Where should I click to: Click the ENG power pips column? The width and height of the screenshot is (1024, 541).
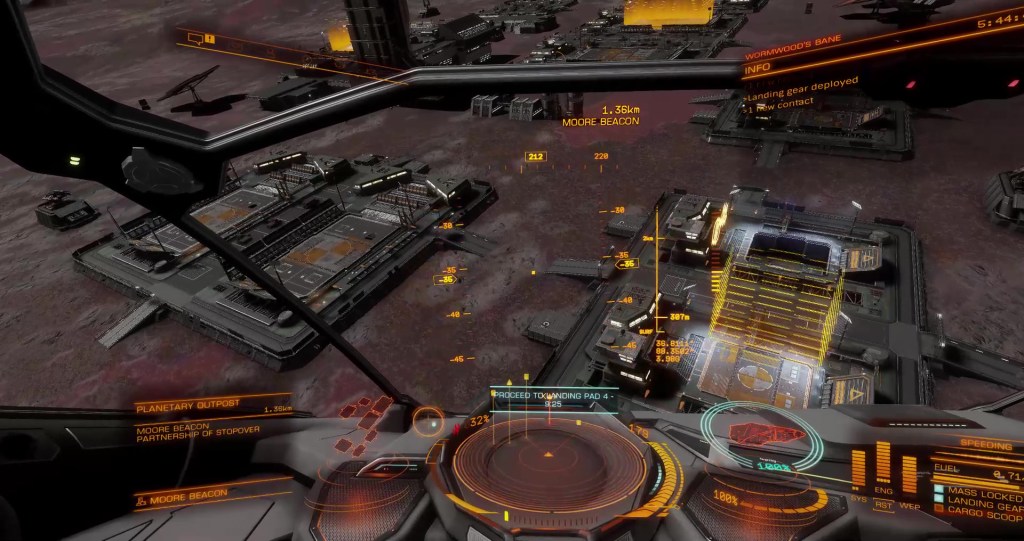coord(884,462)
